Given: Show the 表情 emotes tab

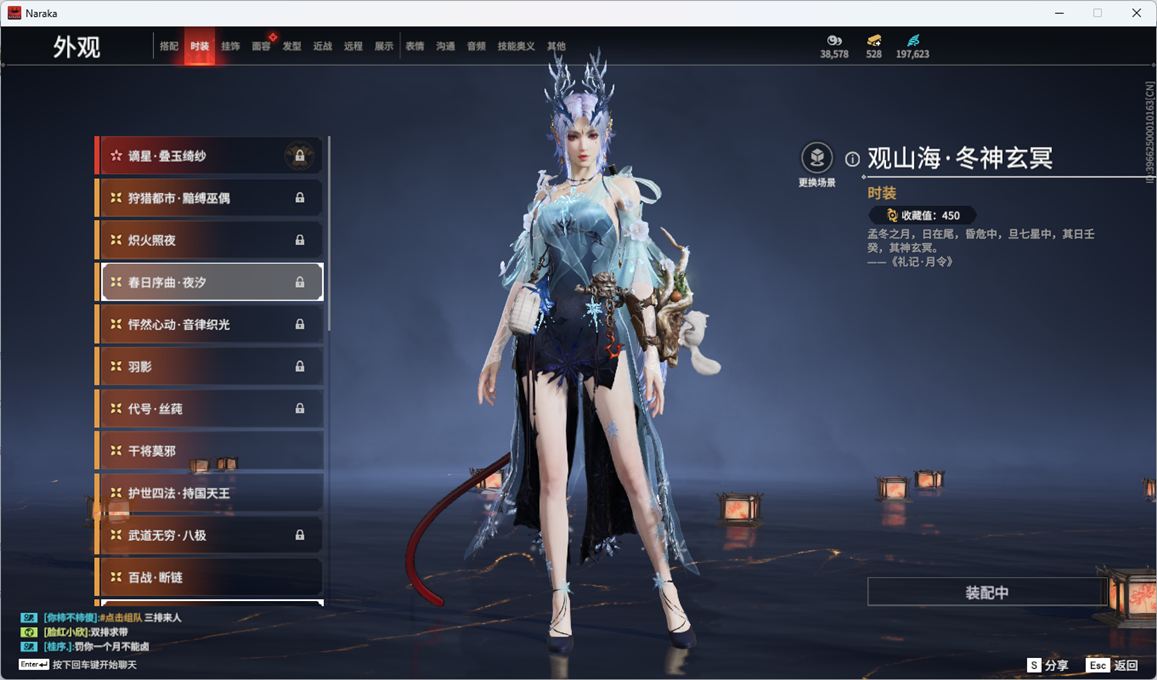Looking at the screenshot, I should pyautogui.click(x=415, y=46).
